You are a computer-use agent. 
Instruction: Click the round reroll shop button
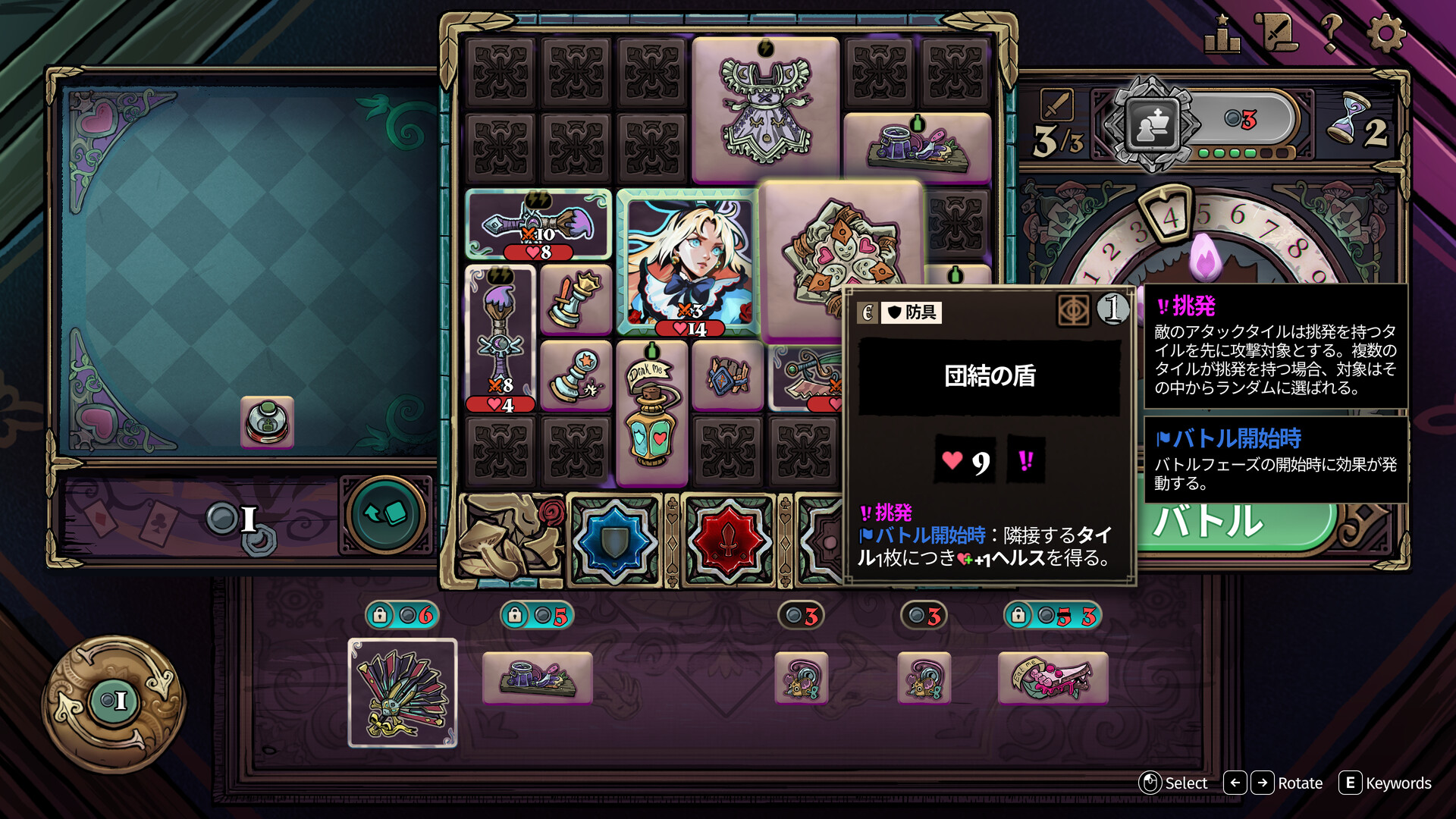click(x=114, y=701)
